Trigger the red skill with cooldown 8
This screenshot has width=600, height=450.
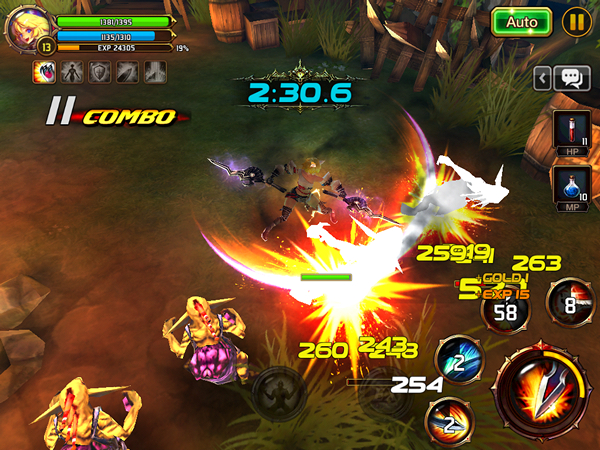tap(568, 304)
